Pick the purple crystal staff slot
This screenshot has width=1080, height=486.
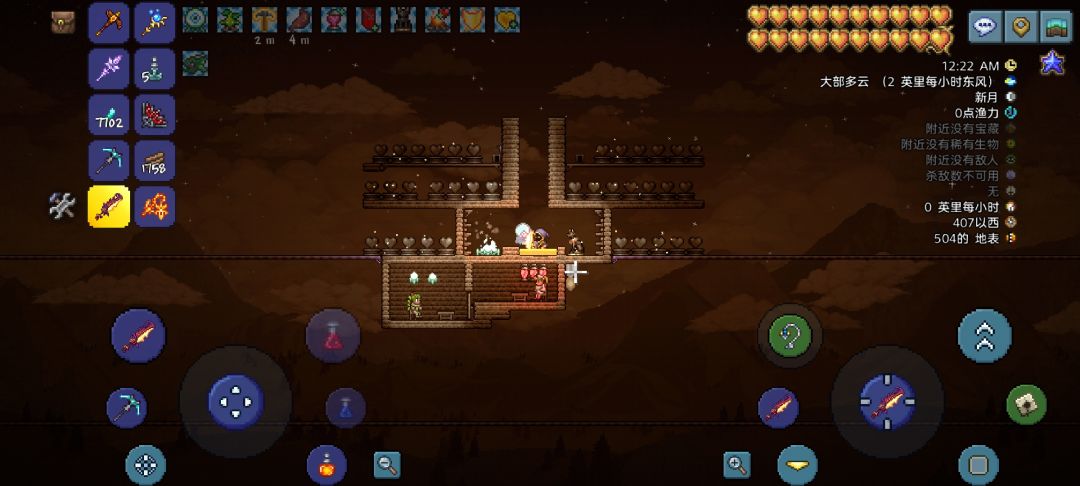click(109, 69)
